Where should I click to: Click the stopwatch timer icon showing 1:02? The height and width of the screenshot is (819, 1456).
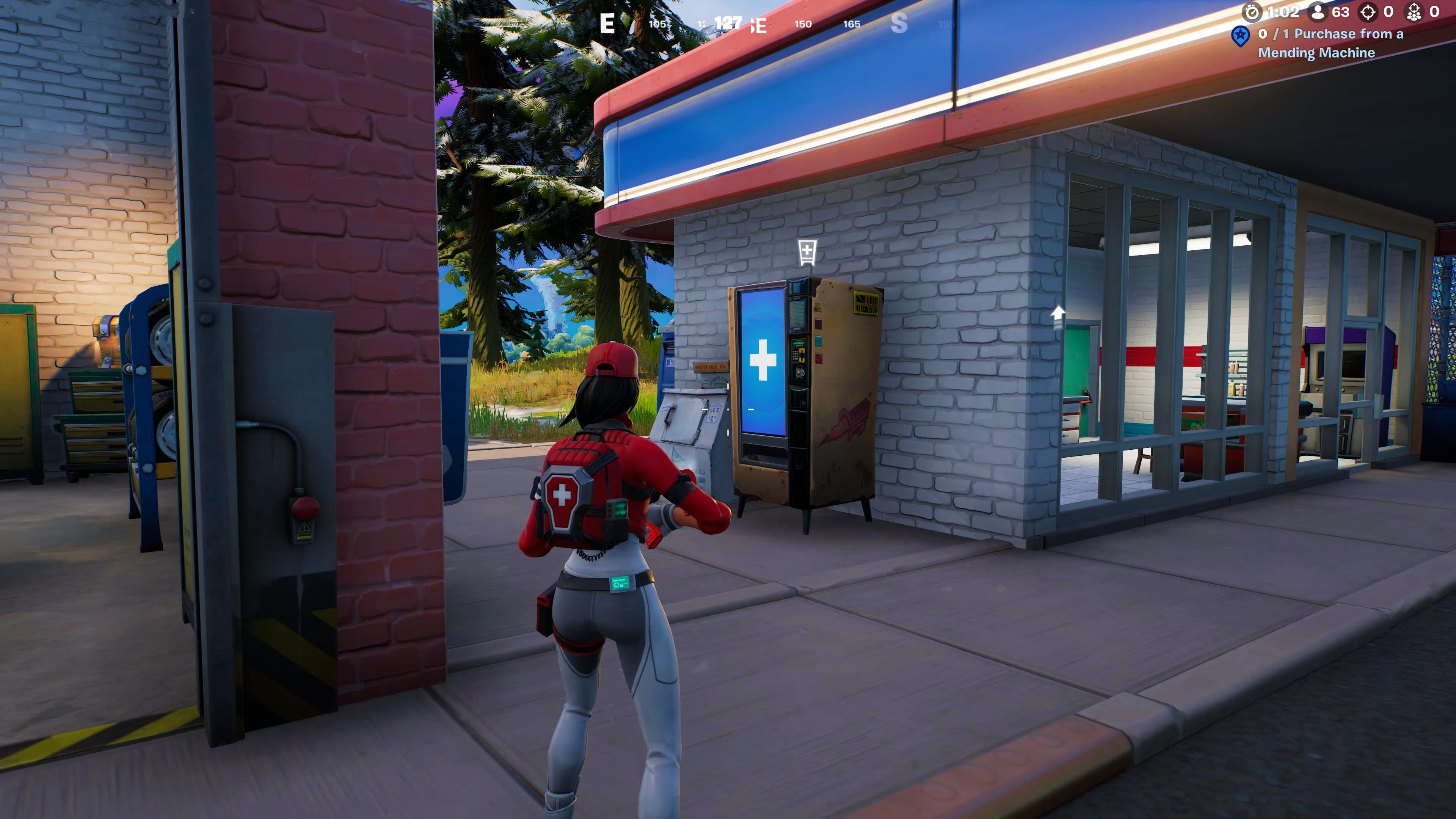point(1252,12)
